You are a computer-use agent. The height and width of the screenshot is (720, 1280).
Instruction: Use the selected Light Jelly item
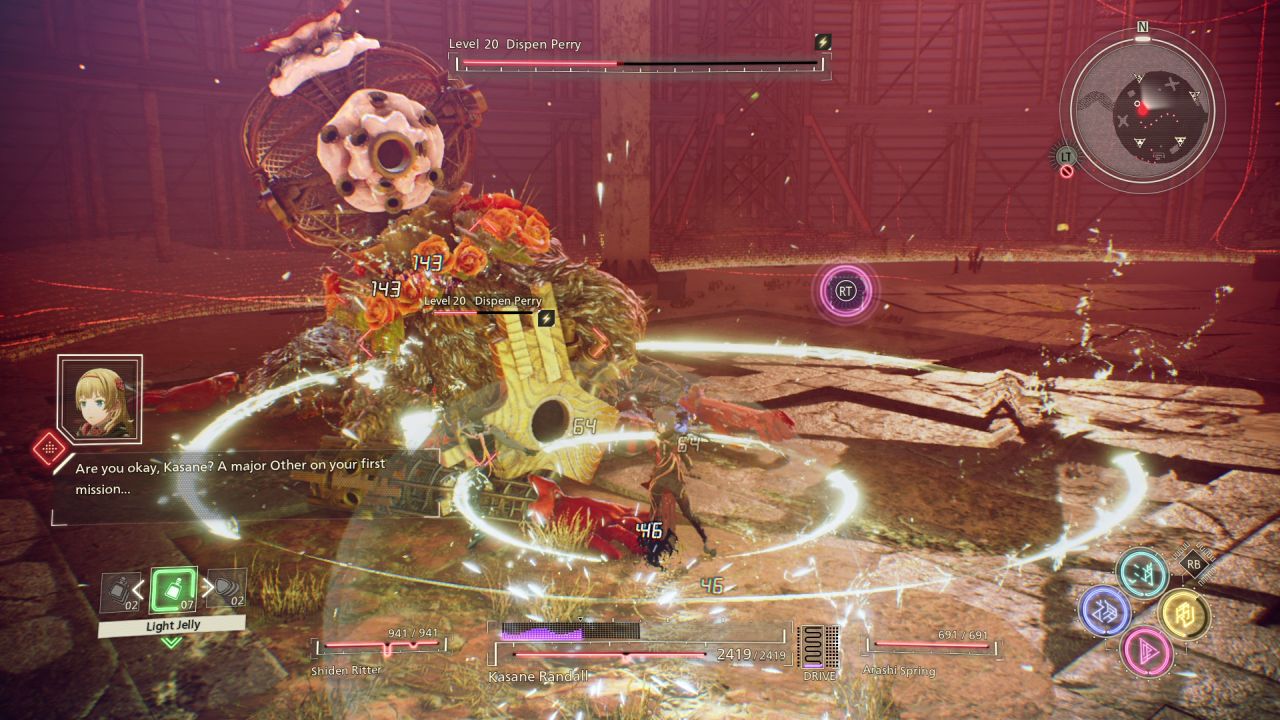coord(172,591)
